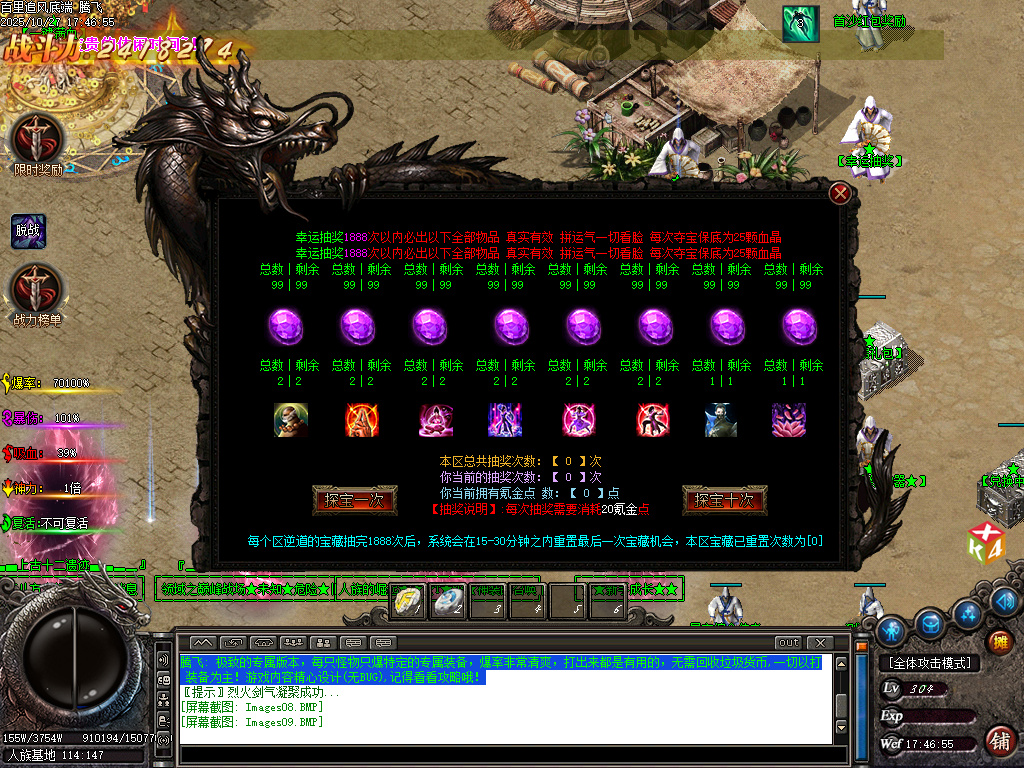Click the 探宝一次 single draw button

(x=355, y=500)
